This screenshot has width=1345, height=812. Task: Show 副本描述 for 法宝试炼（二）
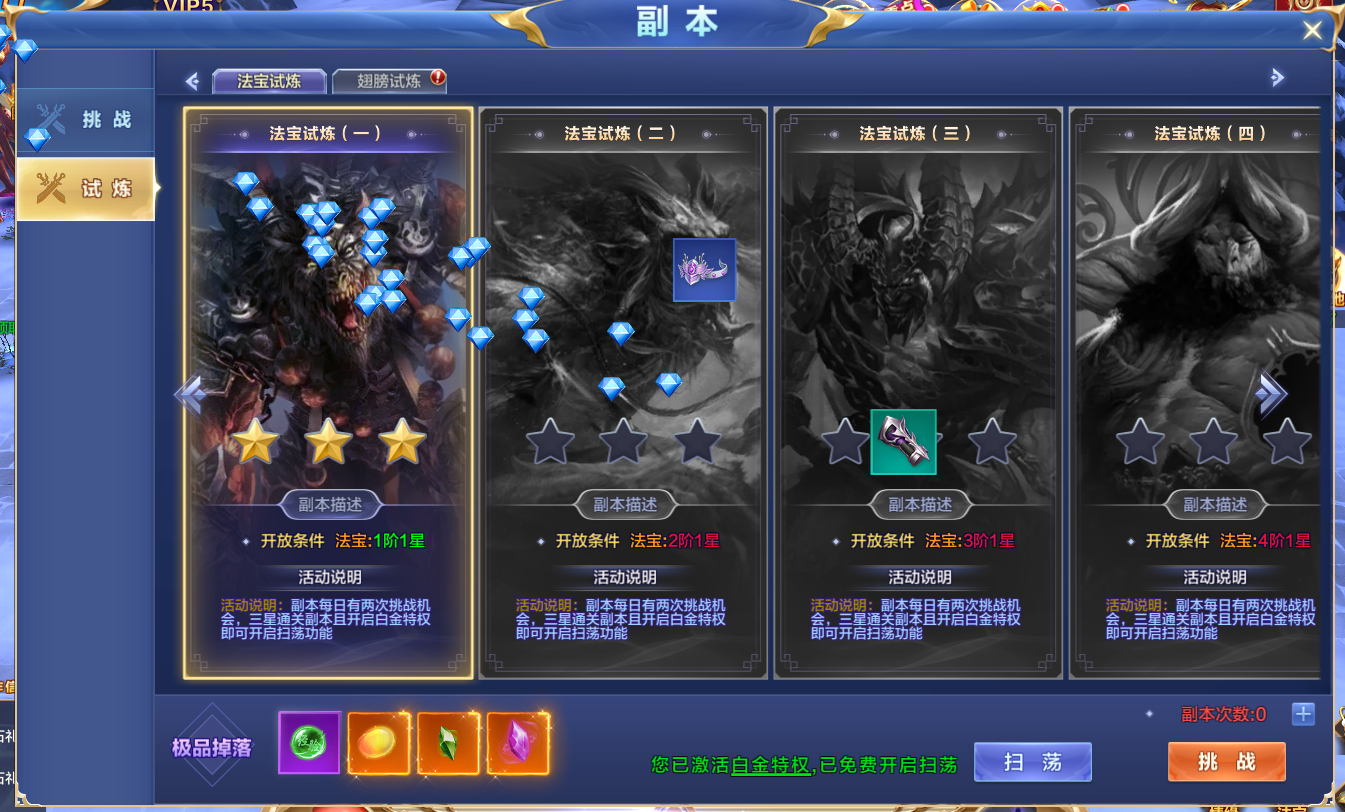click(625, 505)
